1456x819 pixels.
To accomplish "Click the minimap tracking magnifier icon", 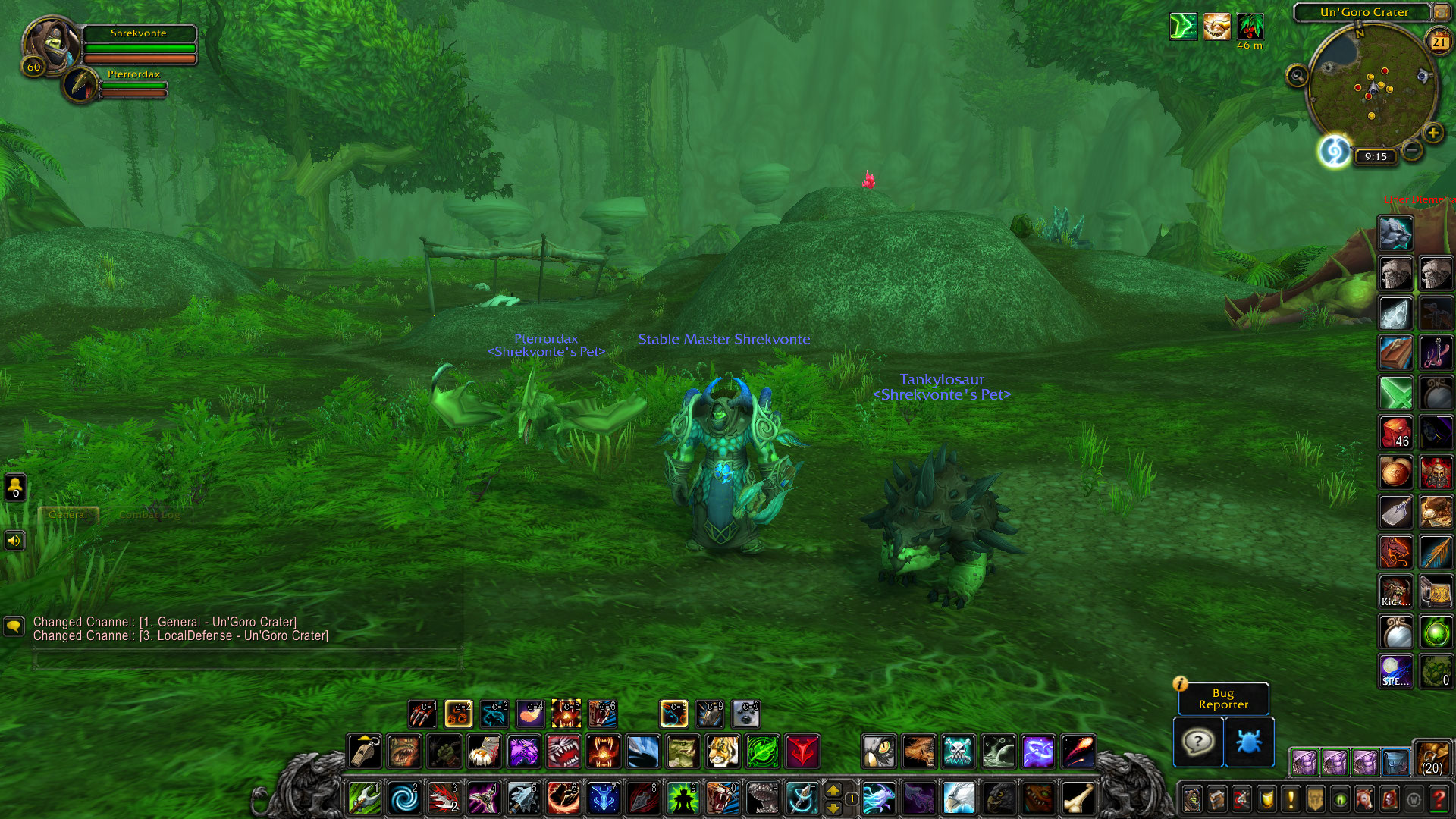I will pos(1297,75).
